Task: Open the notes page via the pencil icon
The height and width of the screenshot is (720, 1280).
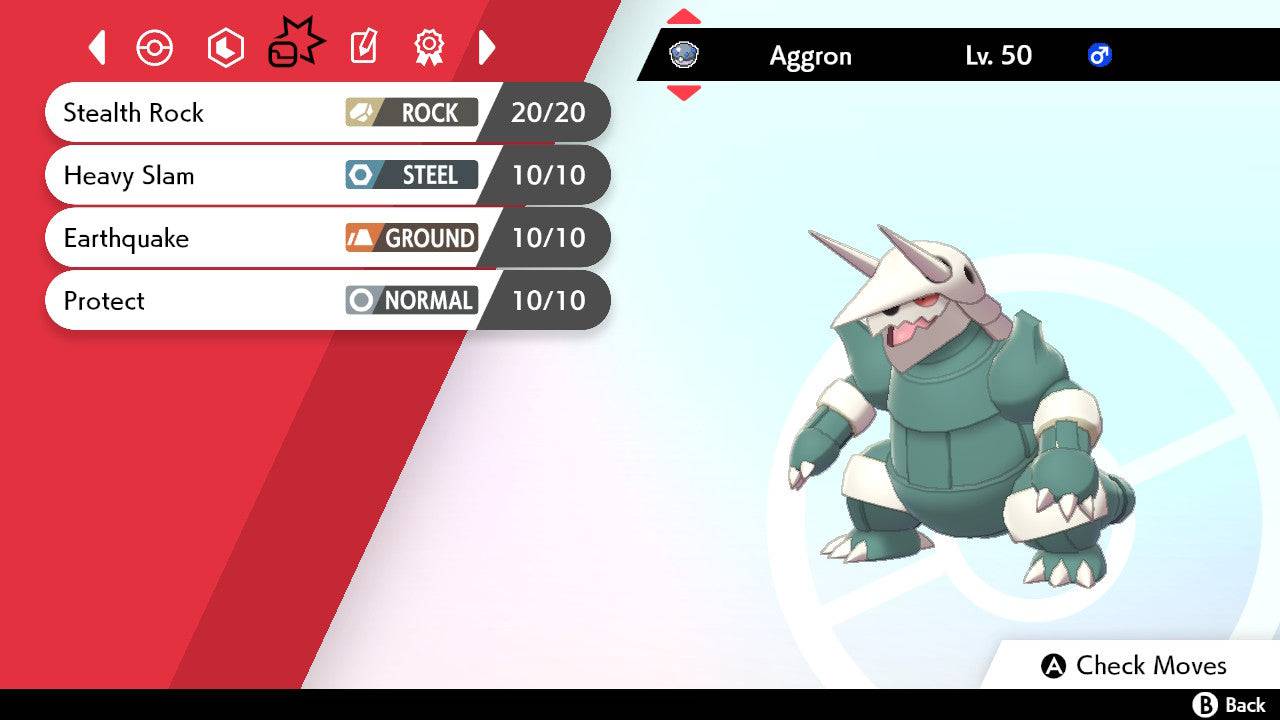Action: coord(362,47)
